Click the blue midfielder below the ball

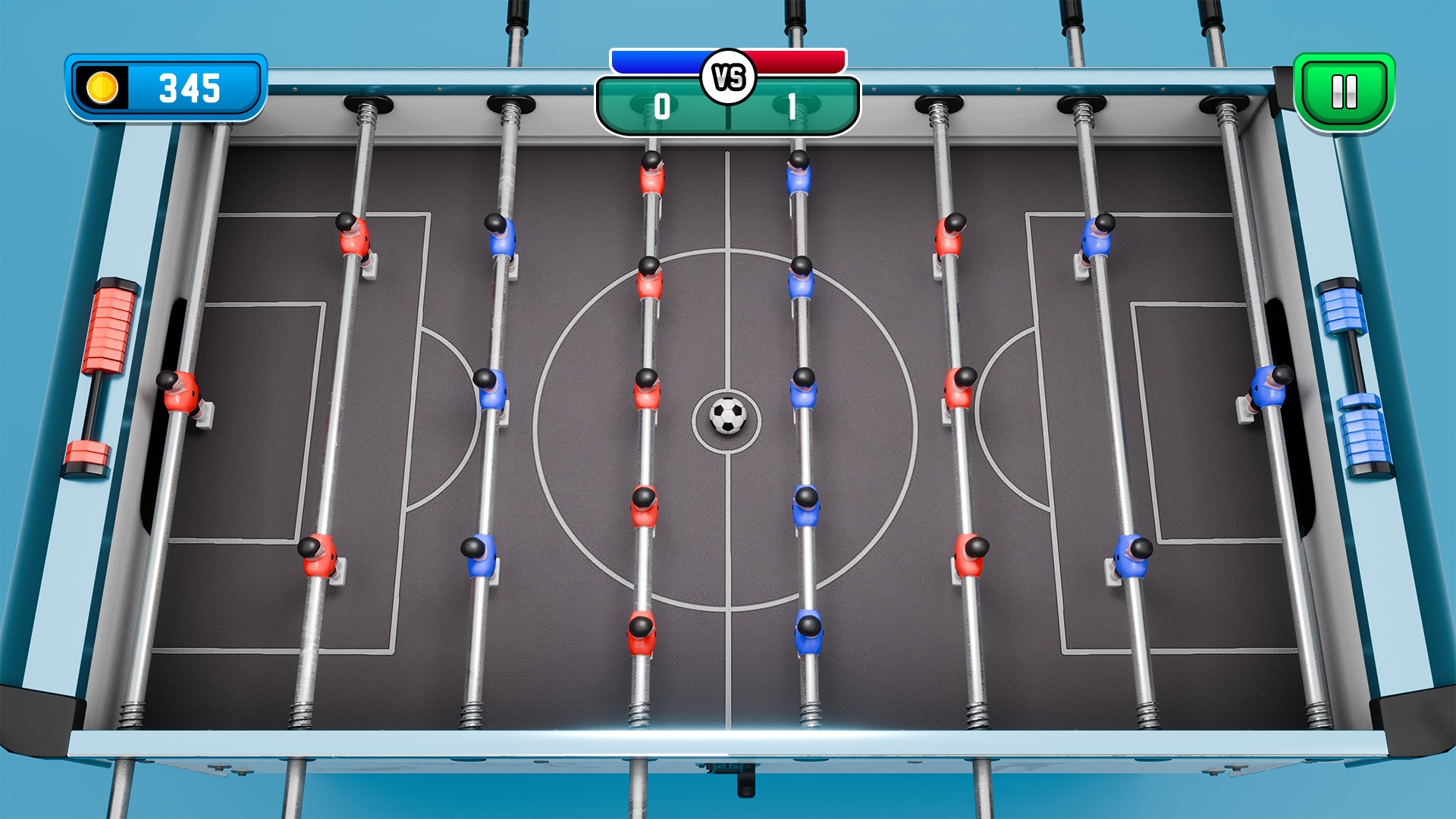806,504
